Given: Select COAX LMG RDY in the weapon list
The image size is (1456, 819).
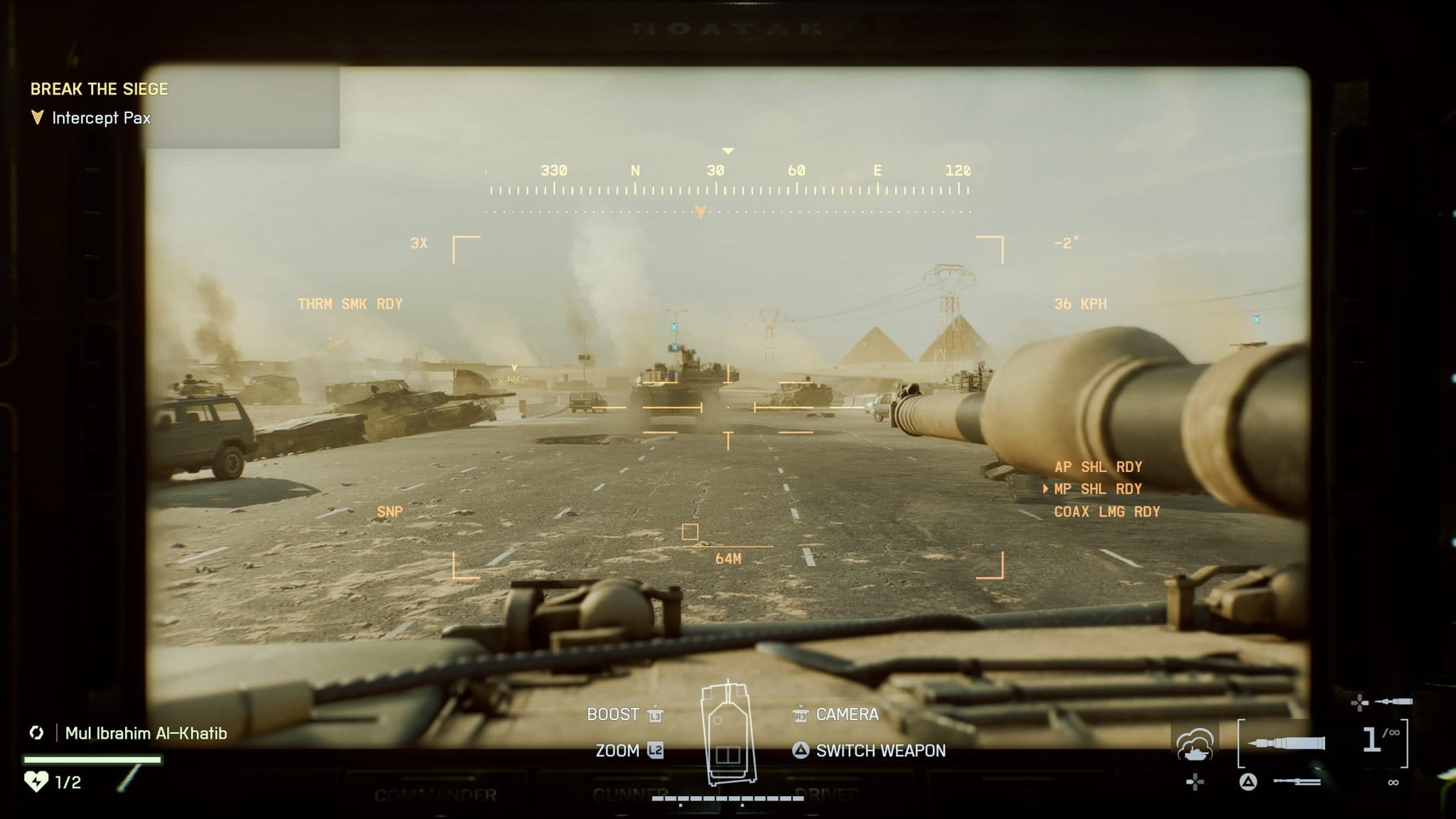Looking at the screenshot, I should click(x=1106, y=512).
